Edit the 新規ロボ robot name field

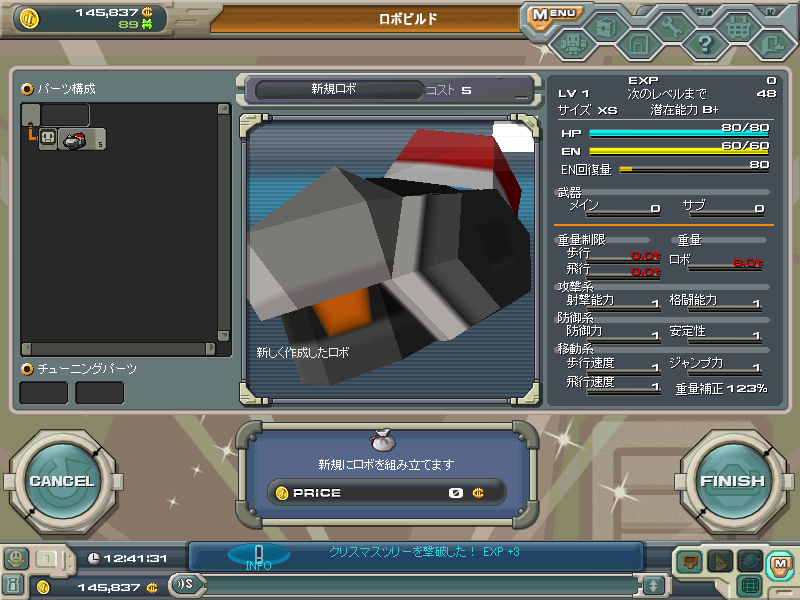[334, 90]
